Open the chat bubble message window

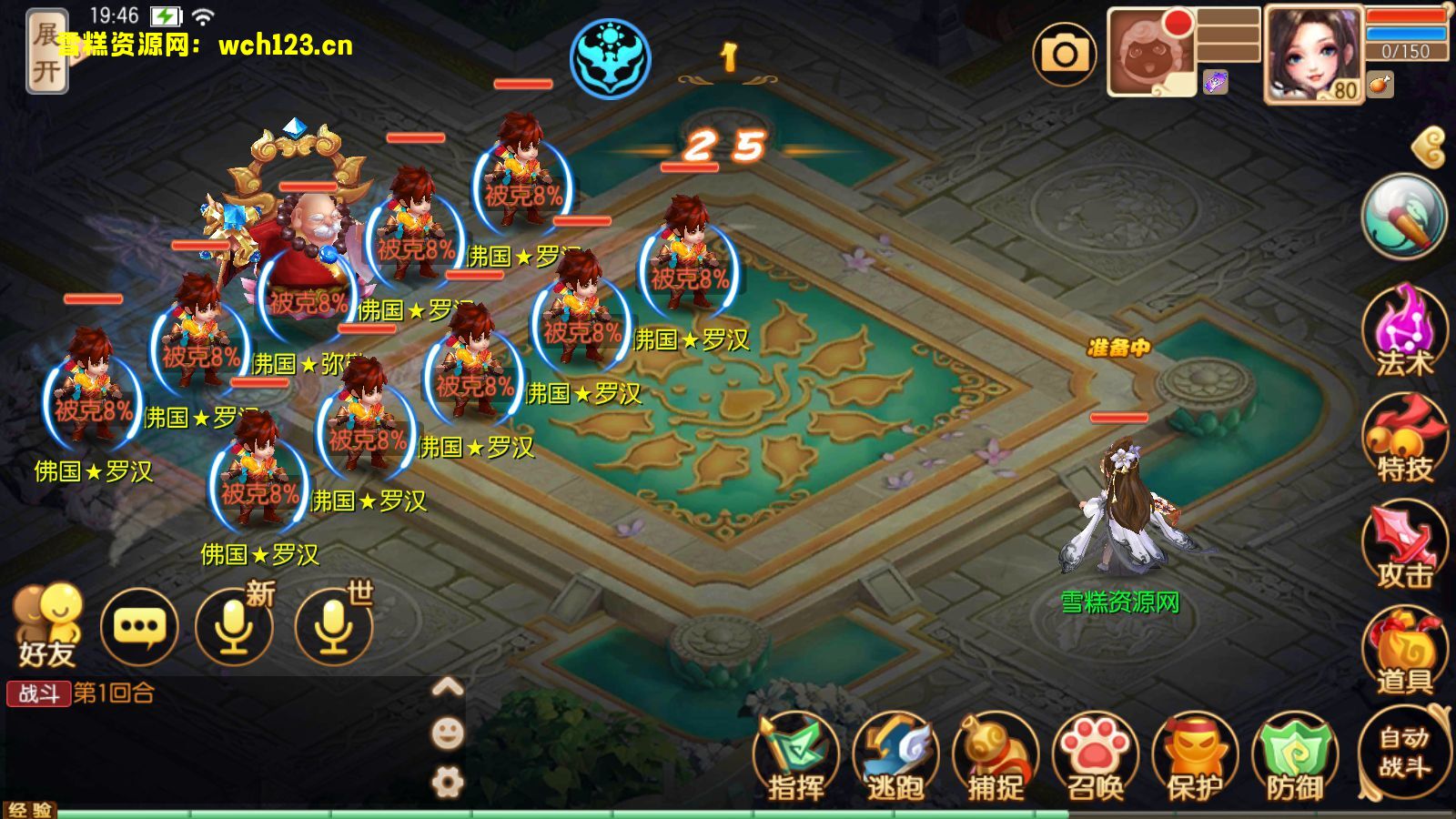point(139,626)
